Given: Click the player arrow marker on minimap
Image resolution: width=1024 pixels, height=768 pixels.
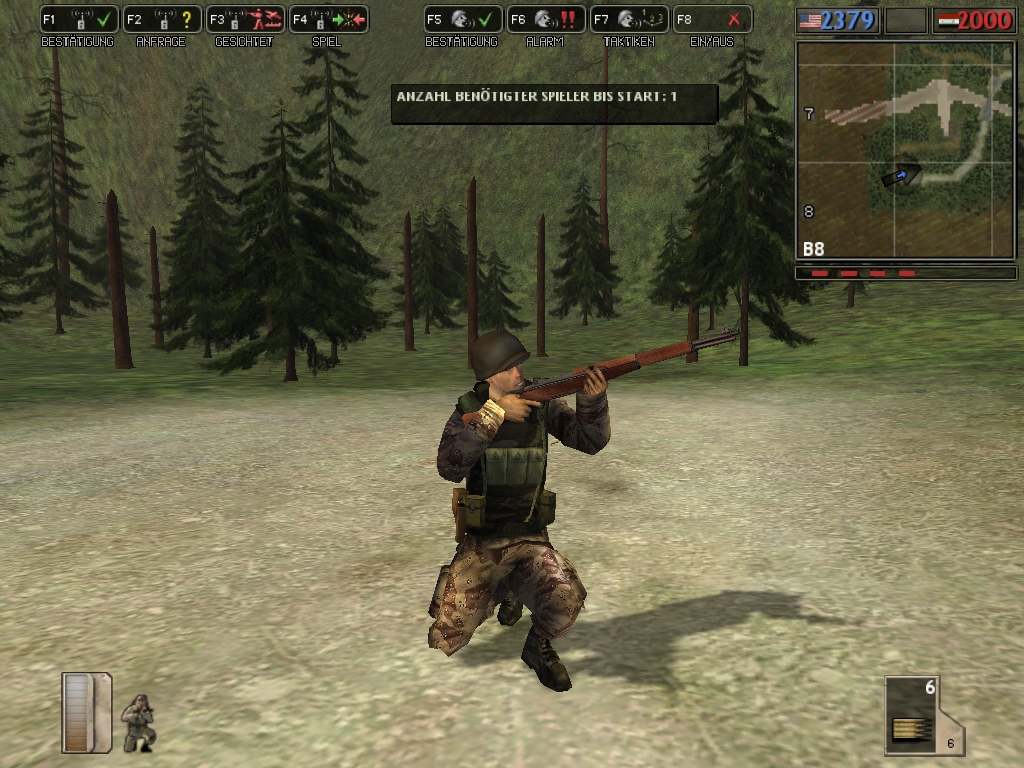Looking at the screenshot, I should click(x=901, y=176).
